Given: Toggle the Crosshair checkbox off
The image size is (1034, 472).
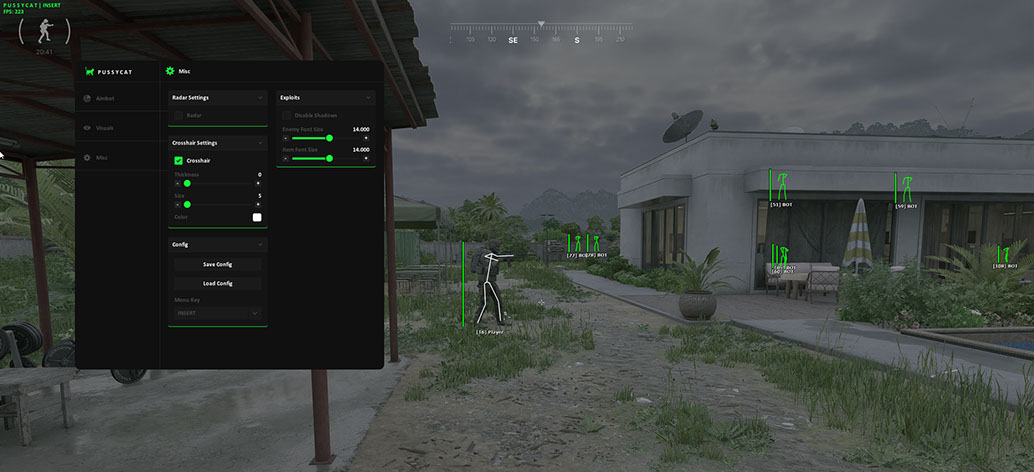Looking at the screenshot, I should coord(178,160).
